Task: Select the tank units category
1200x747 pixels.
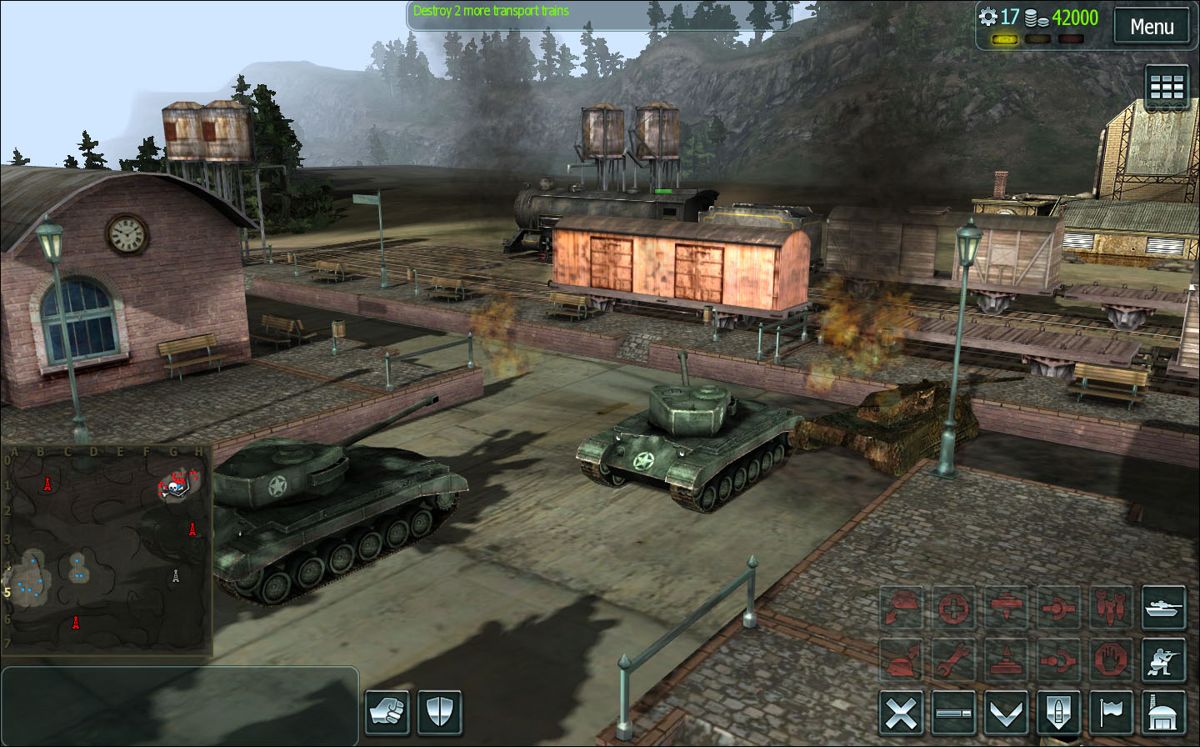Action: 1164,608
